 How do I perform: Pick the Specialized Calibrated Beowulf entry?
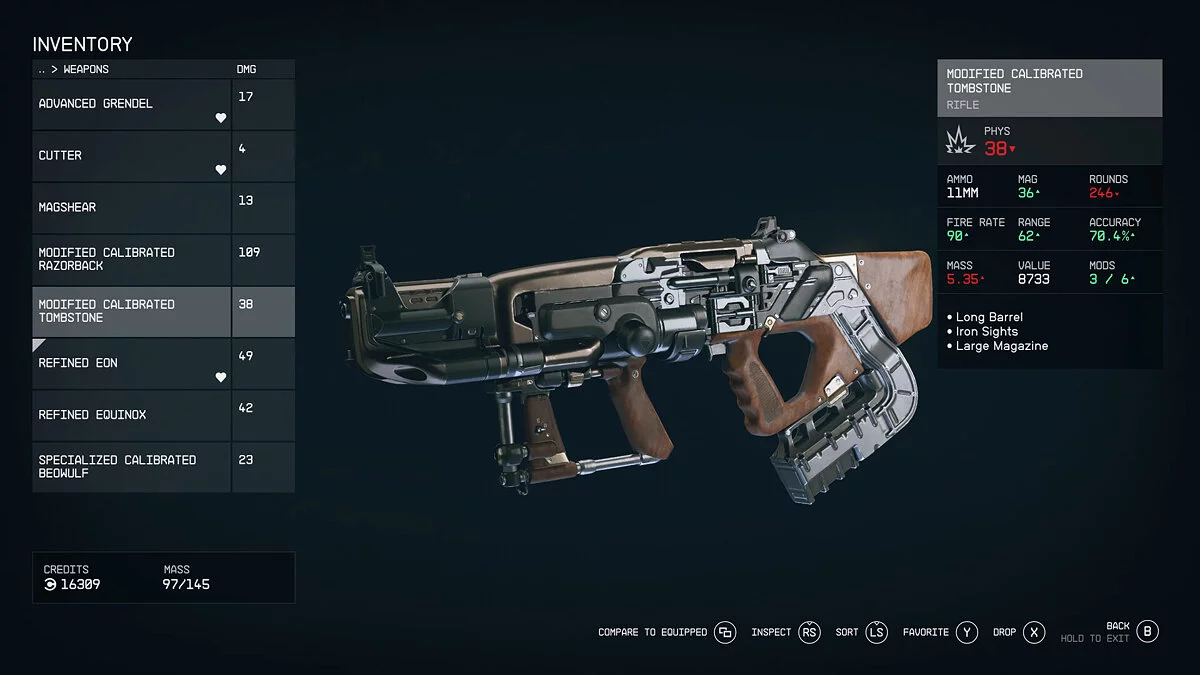[x=131, y=466]
